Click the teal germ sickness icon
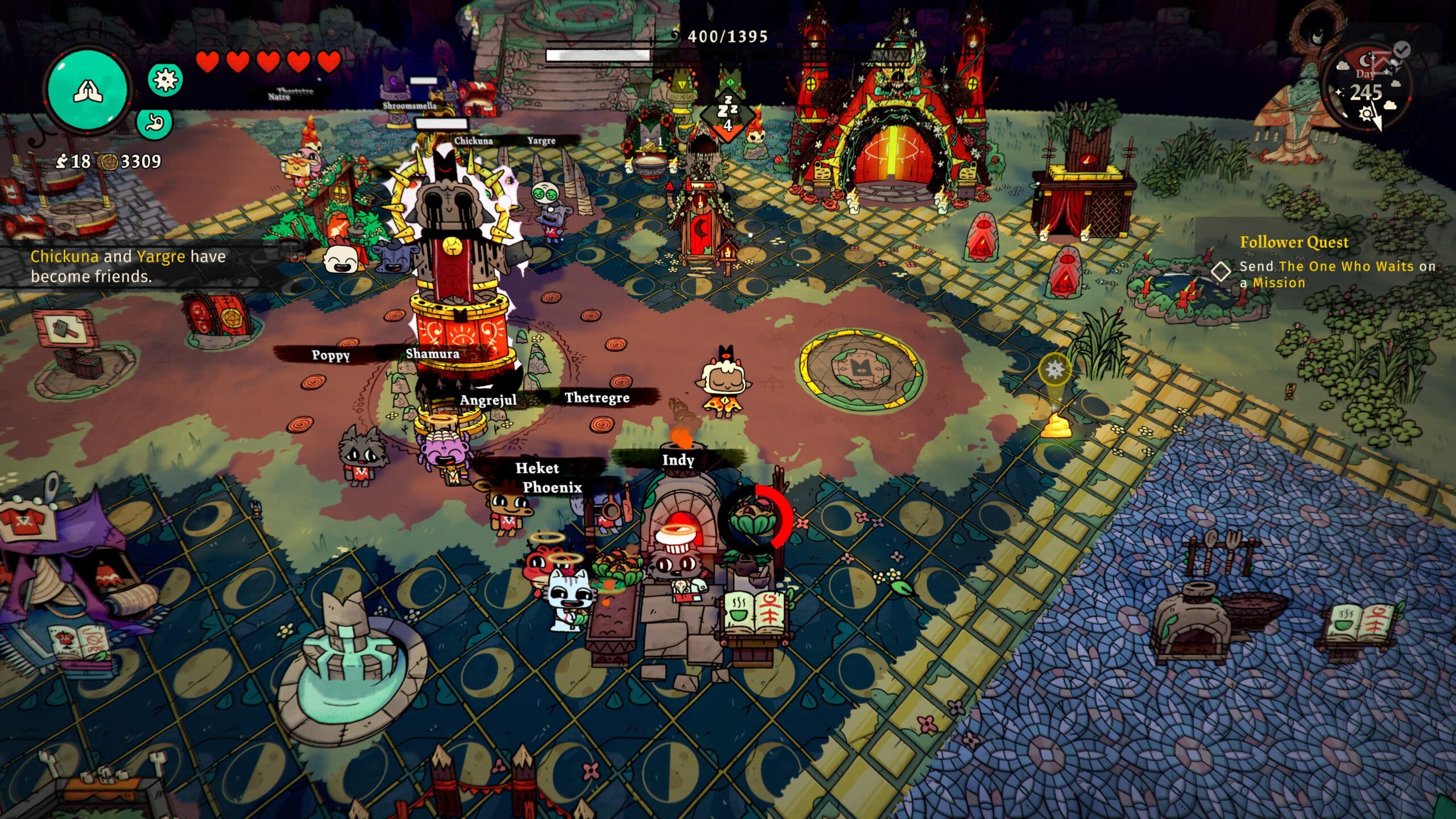This screenshot has height=819, width=1456. point(166,79)
